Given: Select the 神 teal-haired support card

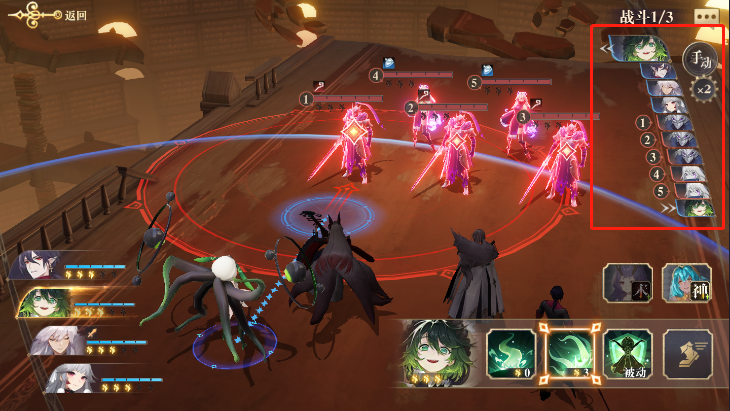Looking at the screenshot, I should click(686, 282).
